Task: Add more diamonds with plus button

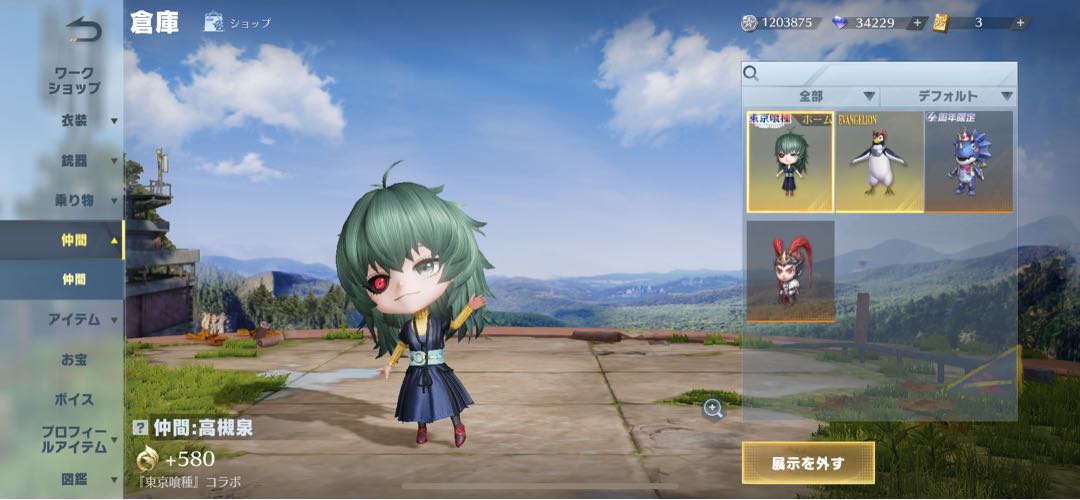Action: [x=916, y=23]
